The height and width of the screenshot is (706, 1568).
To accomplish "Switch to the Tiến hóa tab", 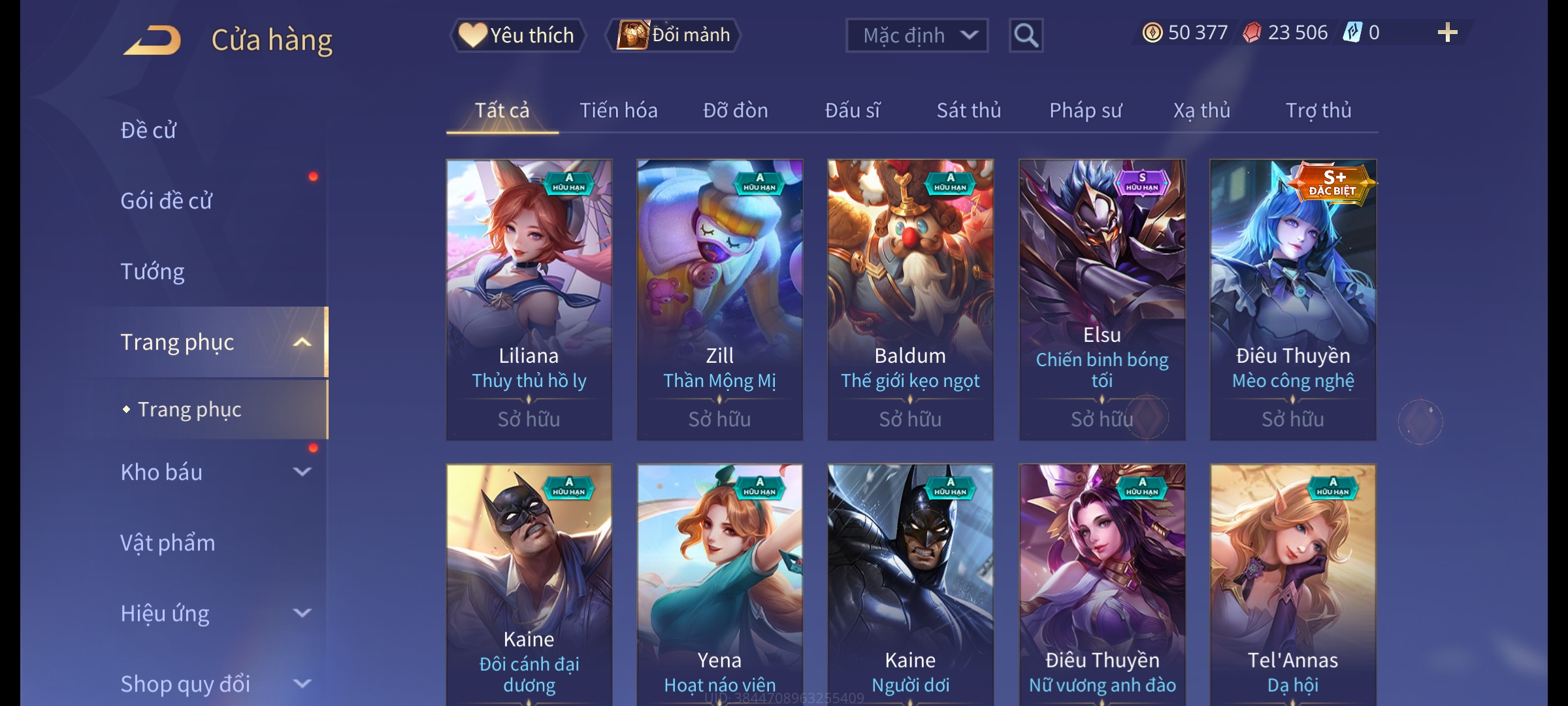I will (x=618, y=110).
